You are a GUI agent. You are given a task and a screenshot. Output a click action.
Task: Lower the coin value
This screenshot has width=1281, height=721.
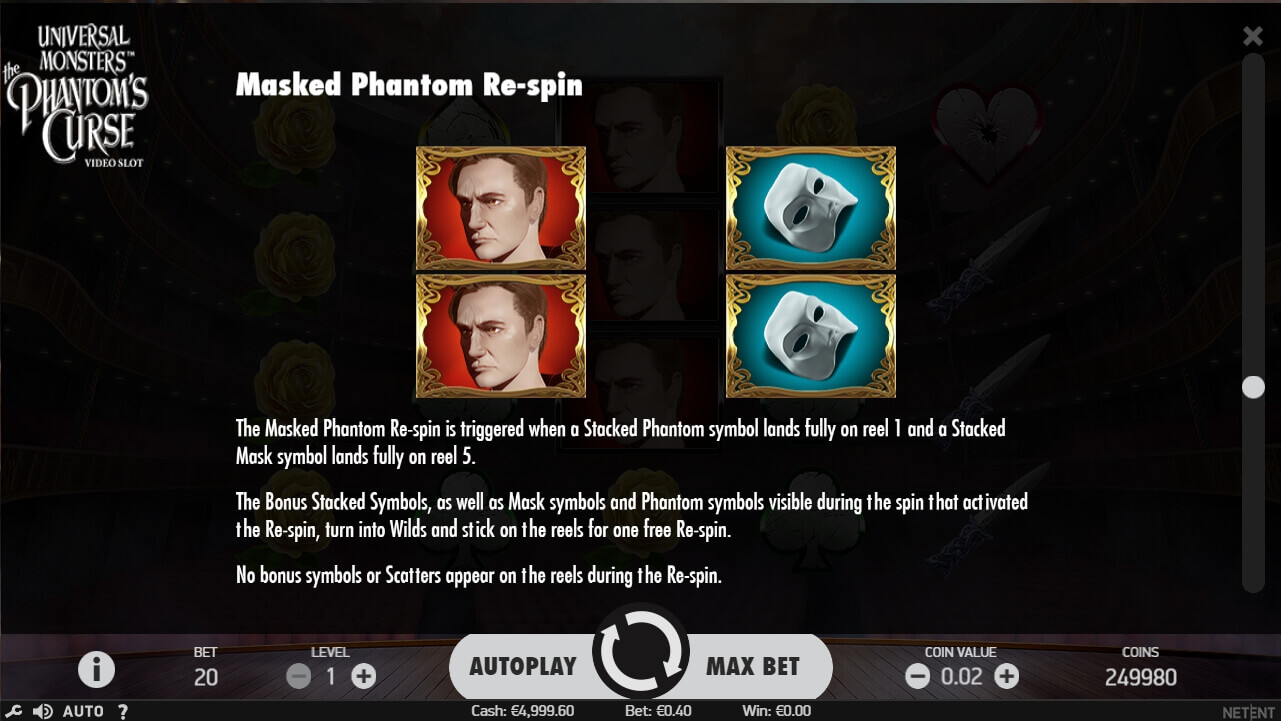pos(917,676)
